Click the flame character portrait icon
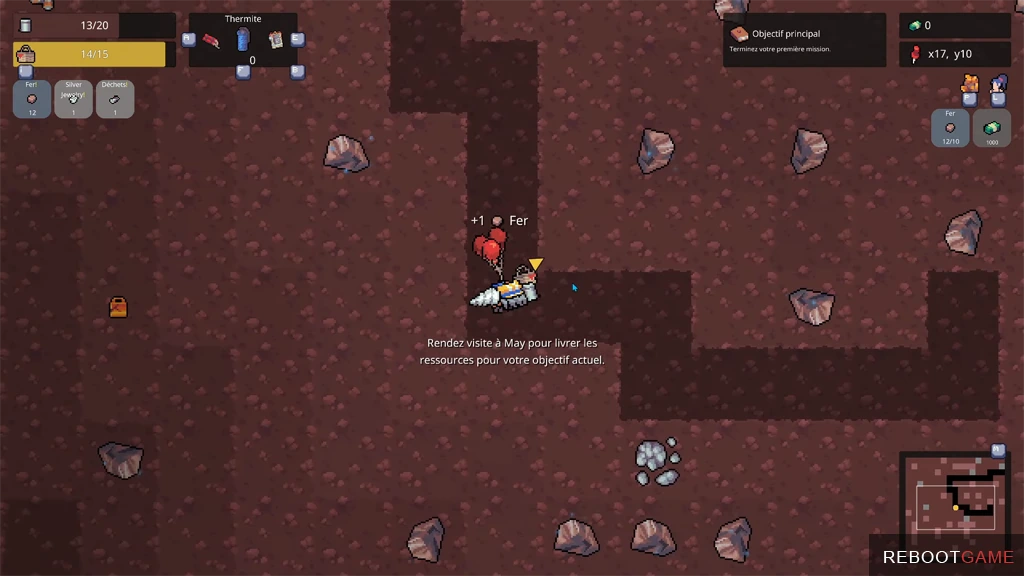Viewport: 1024px width, 576px height. point(969,83)
